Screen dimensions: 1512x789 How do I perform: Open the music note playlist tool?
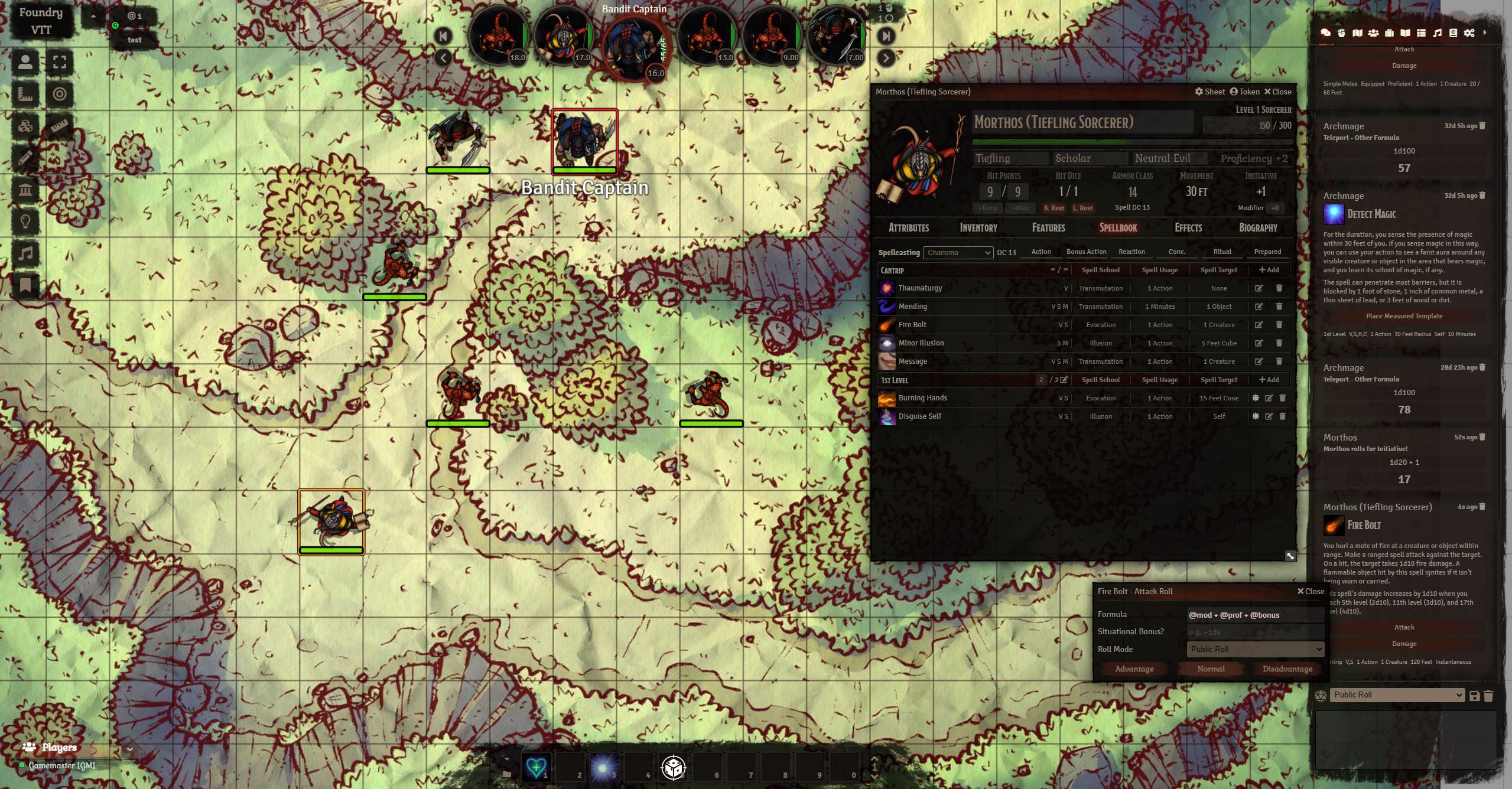coord(25,254)
